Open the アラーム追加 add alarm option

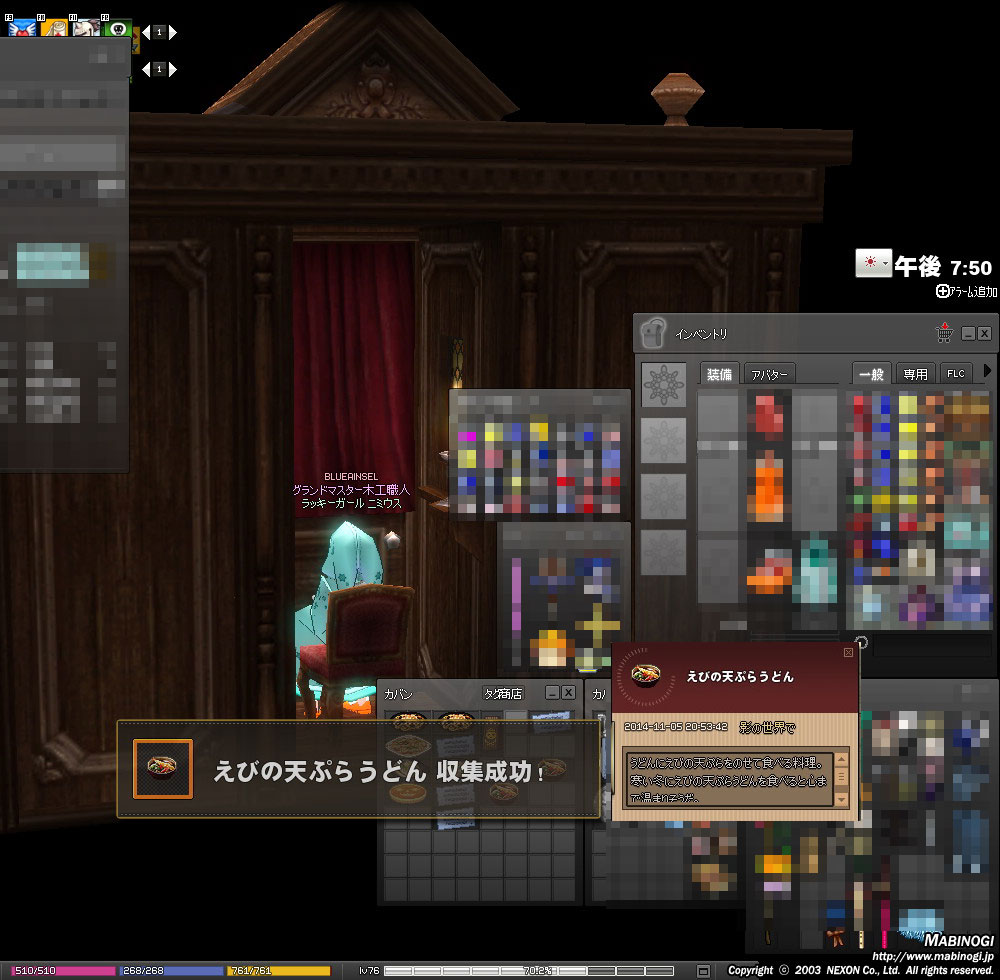pyautogui.click(x=966, y=291)
